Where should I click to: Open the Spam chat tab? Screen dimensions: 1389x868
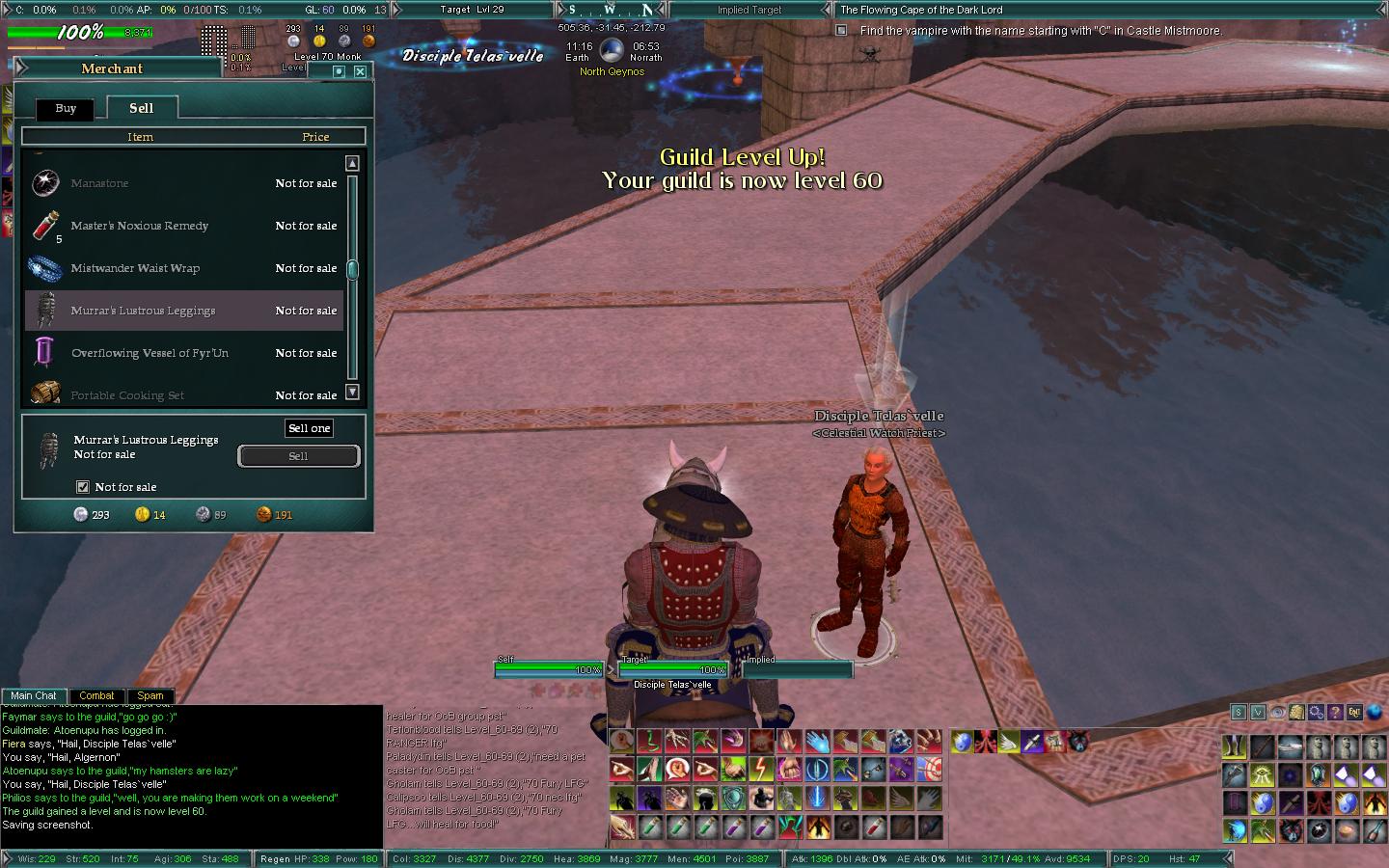click(x=150, y=695)
